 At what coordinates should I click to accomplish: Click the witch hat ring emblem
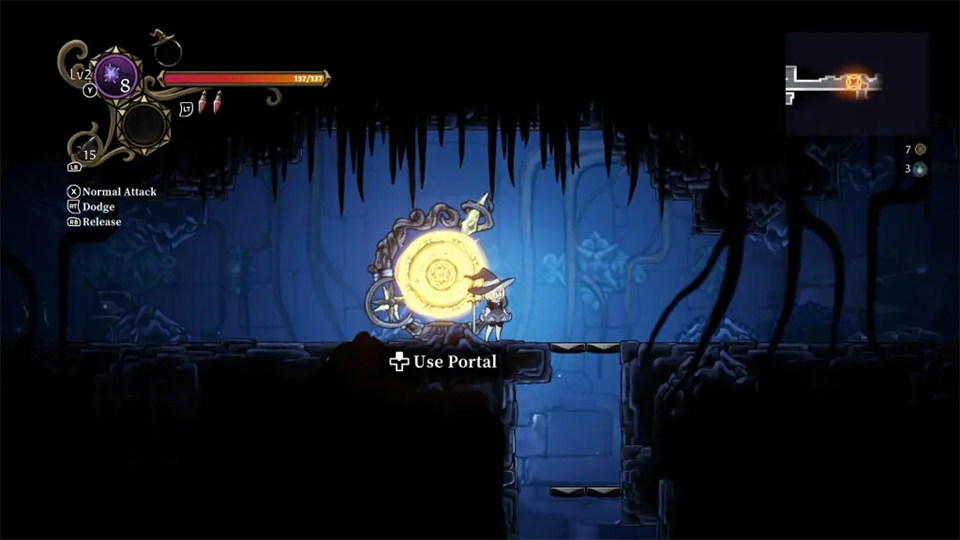(164, 48)
